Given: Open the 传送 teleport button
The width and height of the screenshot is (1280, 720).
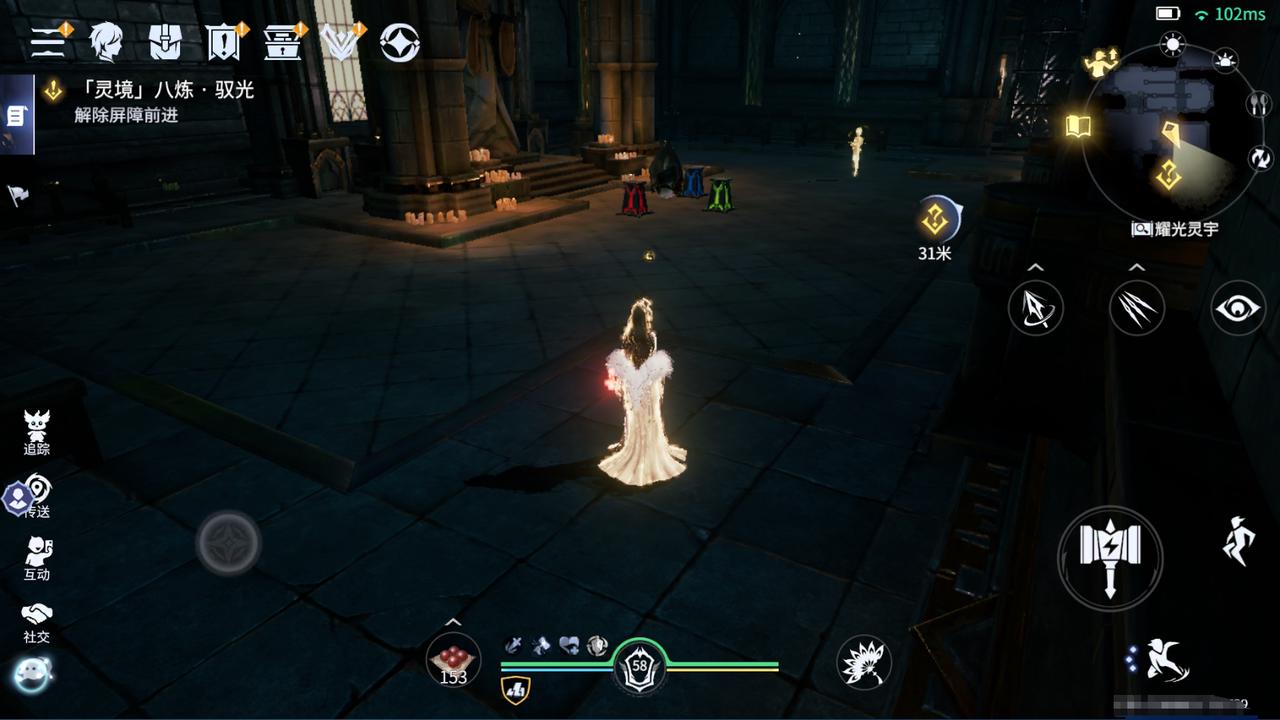Looking at the screenshot, I should pos(37,496).
